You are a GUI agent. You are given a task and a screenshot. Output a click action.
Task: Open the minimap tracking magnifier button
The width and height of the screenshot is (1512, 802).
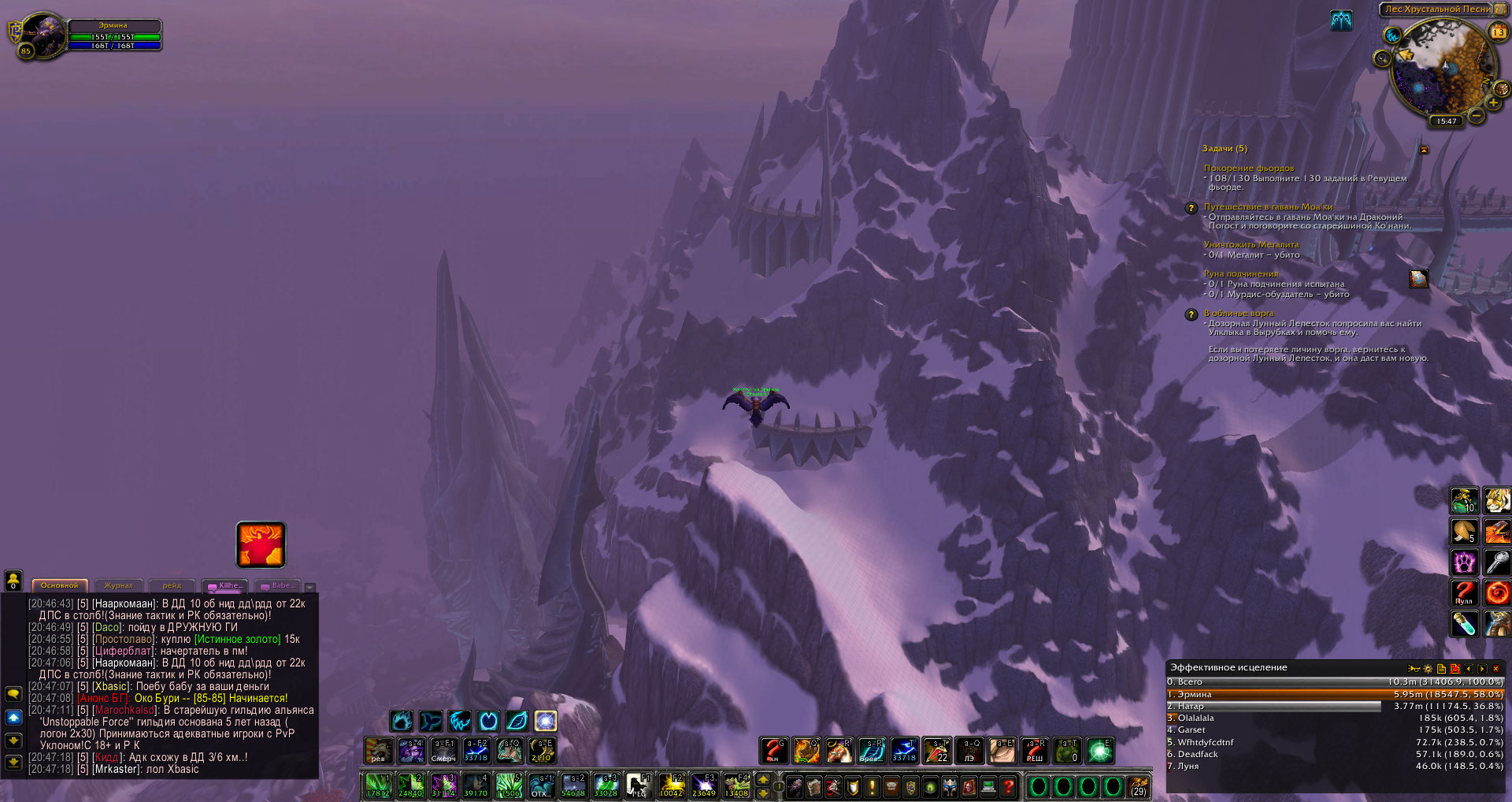1382,58
